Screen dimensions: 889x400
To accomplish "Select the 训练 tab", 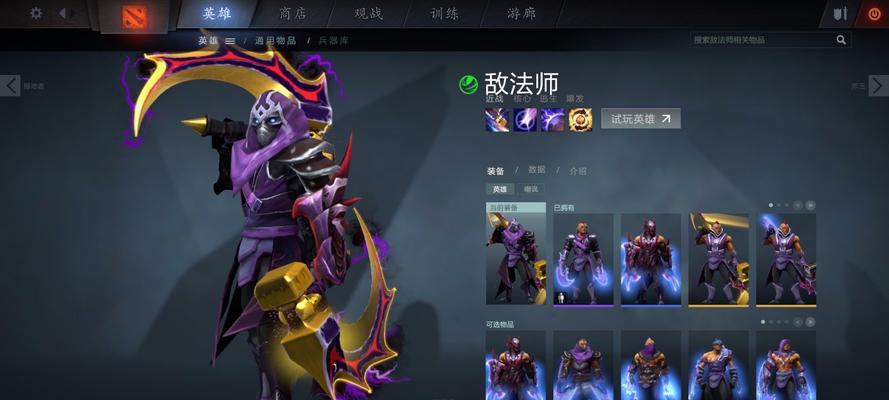I will click(x=445, y=13).
